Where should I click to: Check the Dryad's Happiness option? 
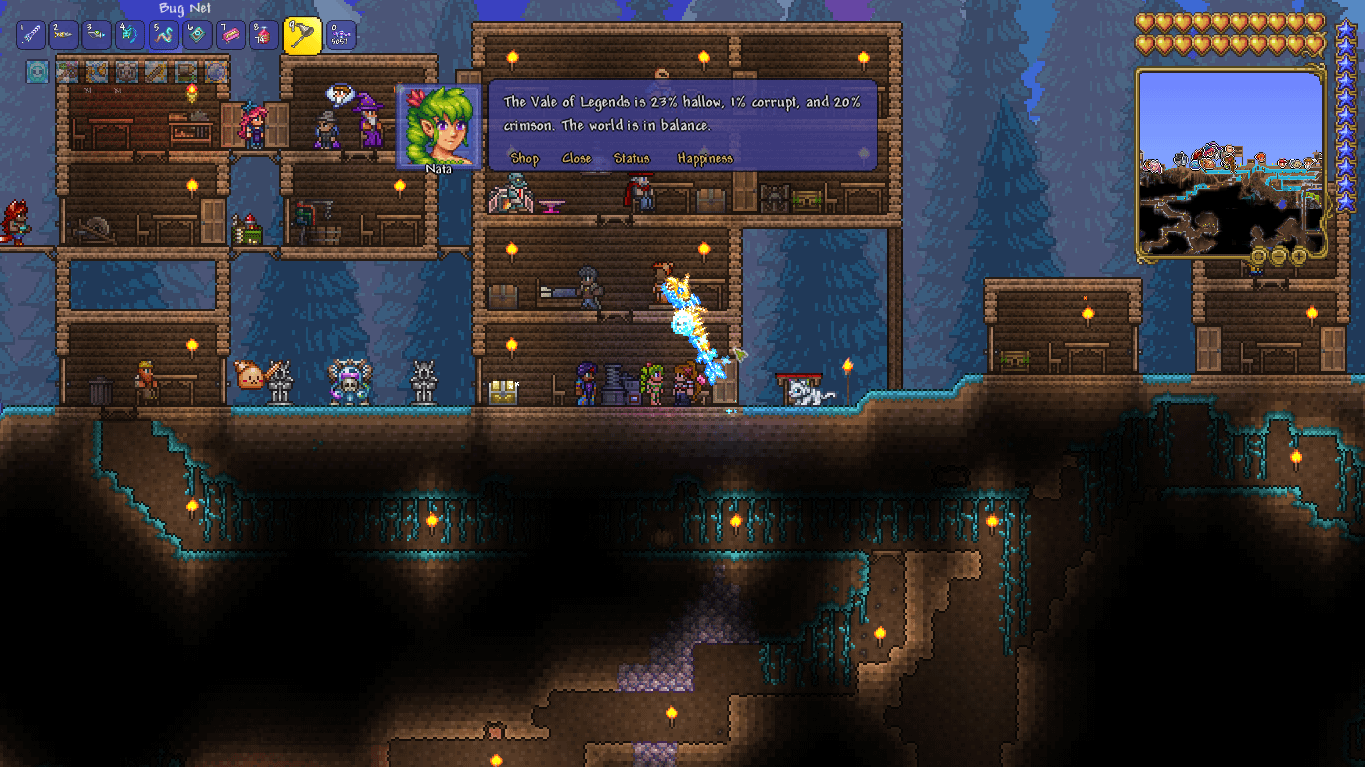[704, 158]
